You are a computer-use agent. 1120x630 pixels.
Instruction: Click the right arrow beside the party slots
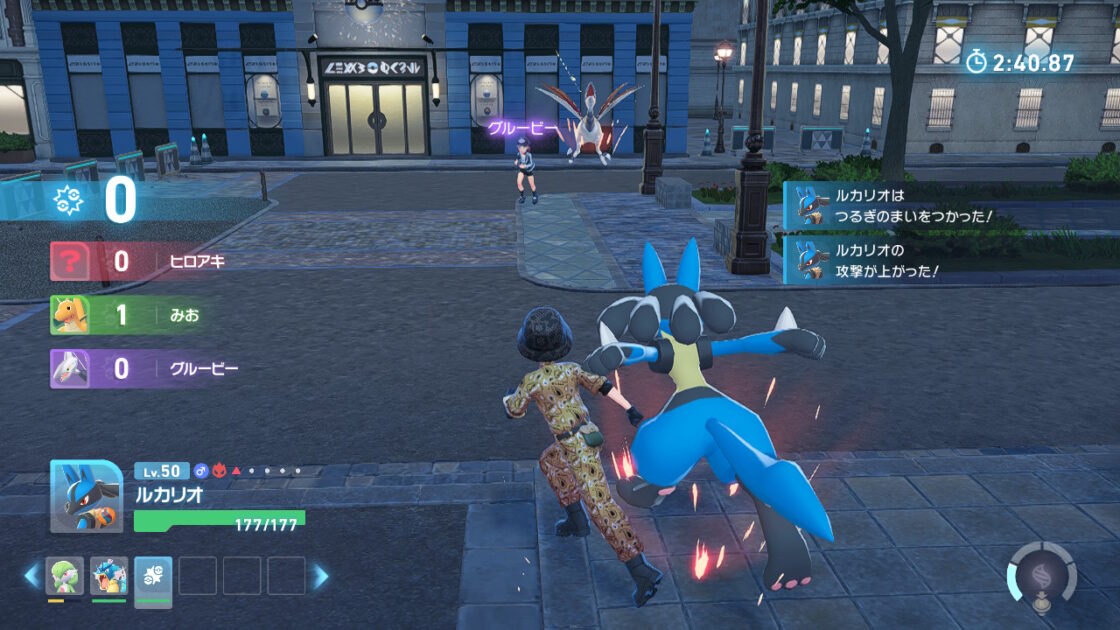tap(321, 576)
